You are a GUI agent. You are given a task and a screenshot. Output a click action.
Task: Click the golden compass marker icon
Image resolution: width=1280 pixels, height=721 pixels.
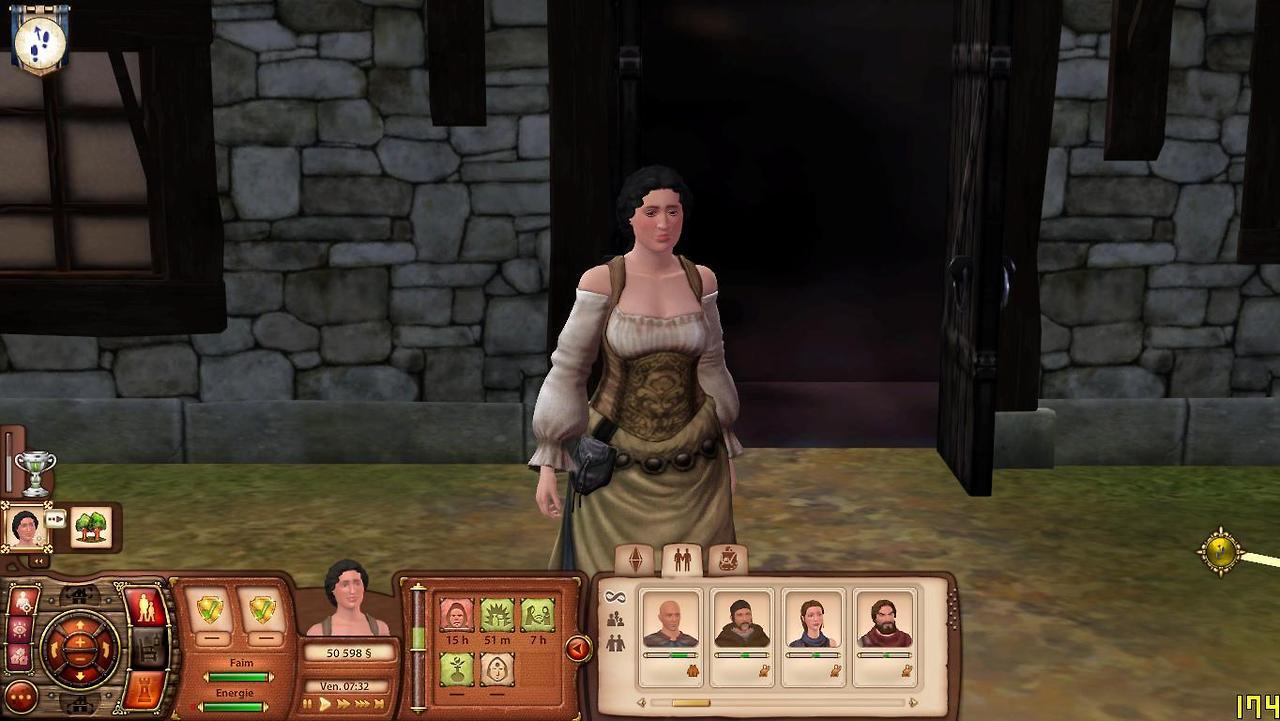click(1221, 551)
